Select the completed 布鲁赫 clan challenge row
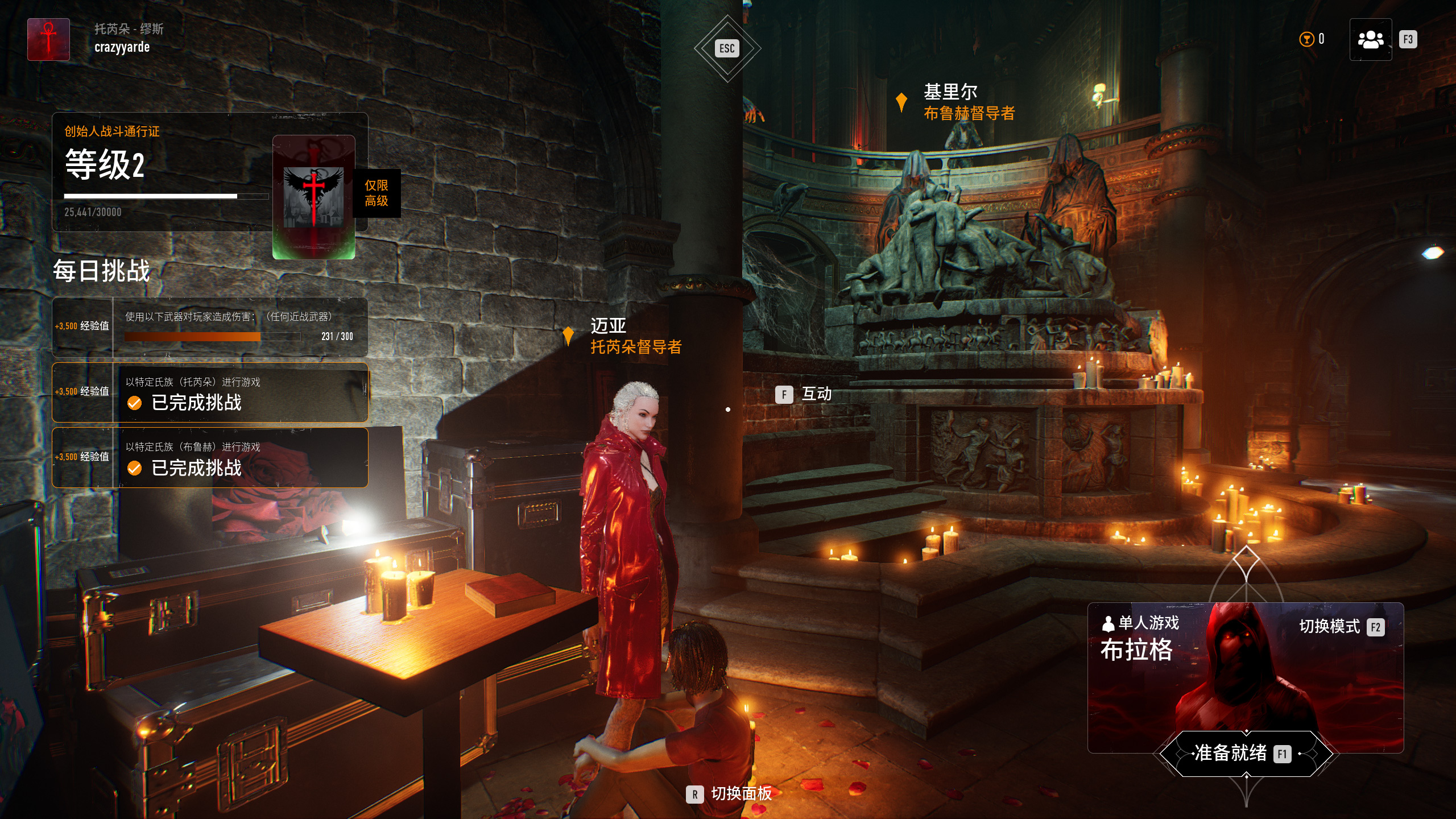The height and width of the screenshot is (819, 1456). coord(210,458)
